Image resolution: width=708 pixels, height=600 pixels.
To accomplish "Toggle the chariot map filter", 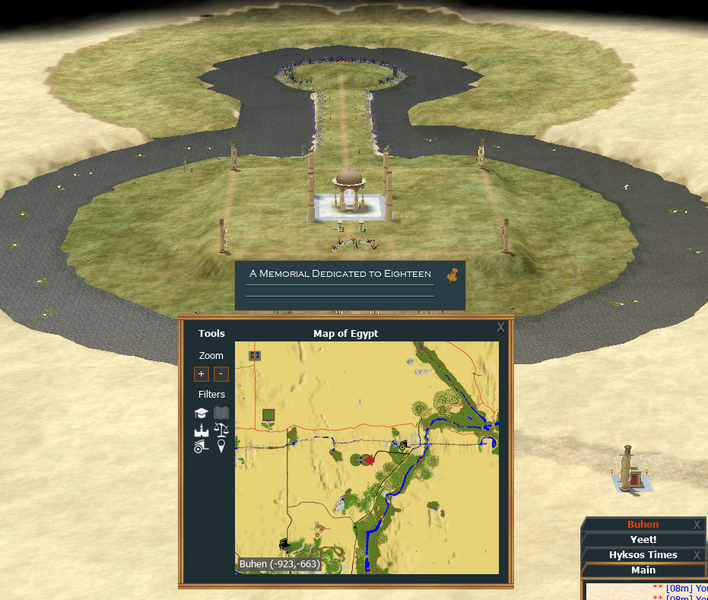I will coord(201,447).
